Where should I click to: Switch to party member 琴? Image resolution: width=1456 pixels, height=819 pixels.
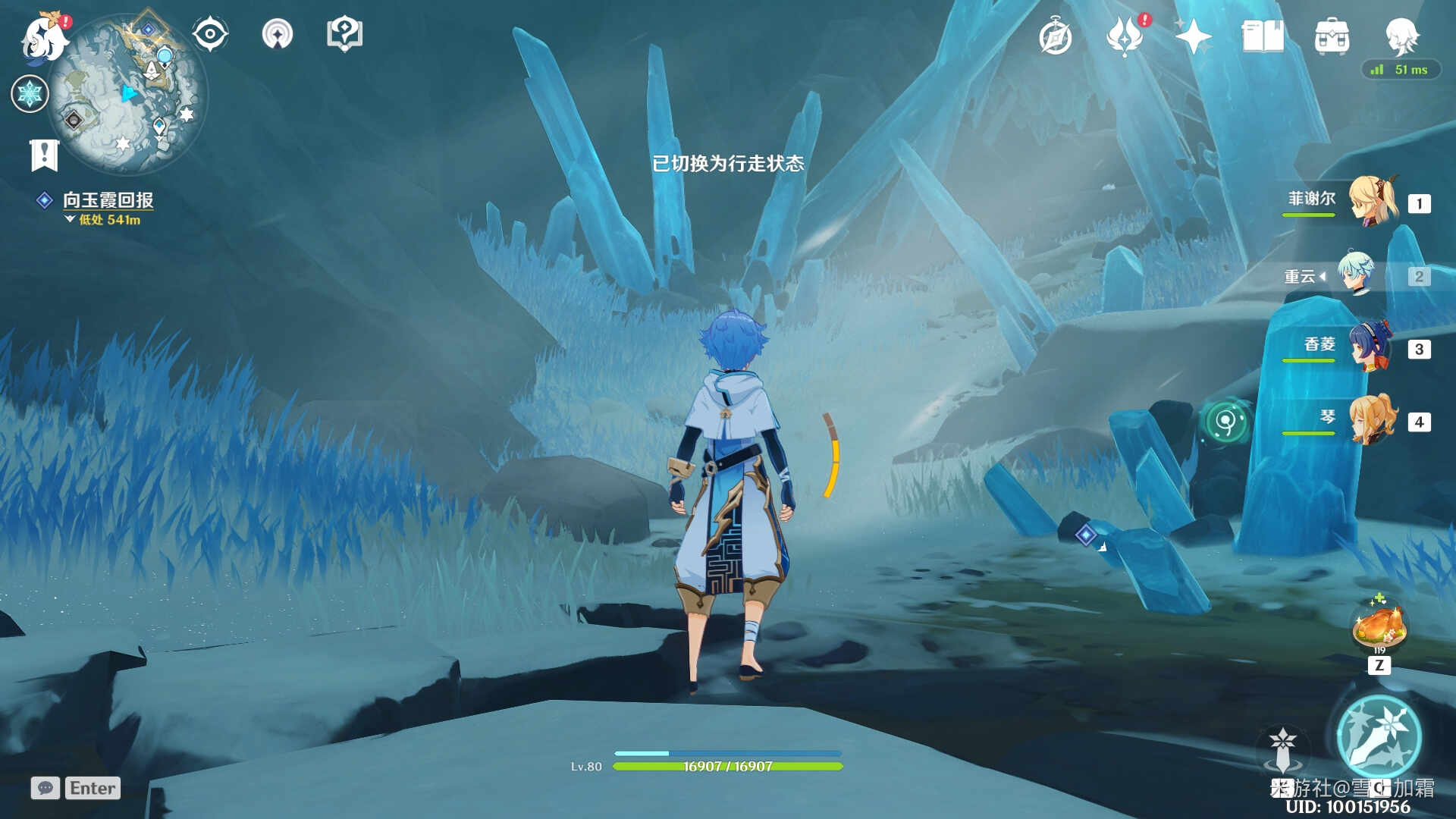click(1373, 419)
